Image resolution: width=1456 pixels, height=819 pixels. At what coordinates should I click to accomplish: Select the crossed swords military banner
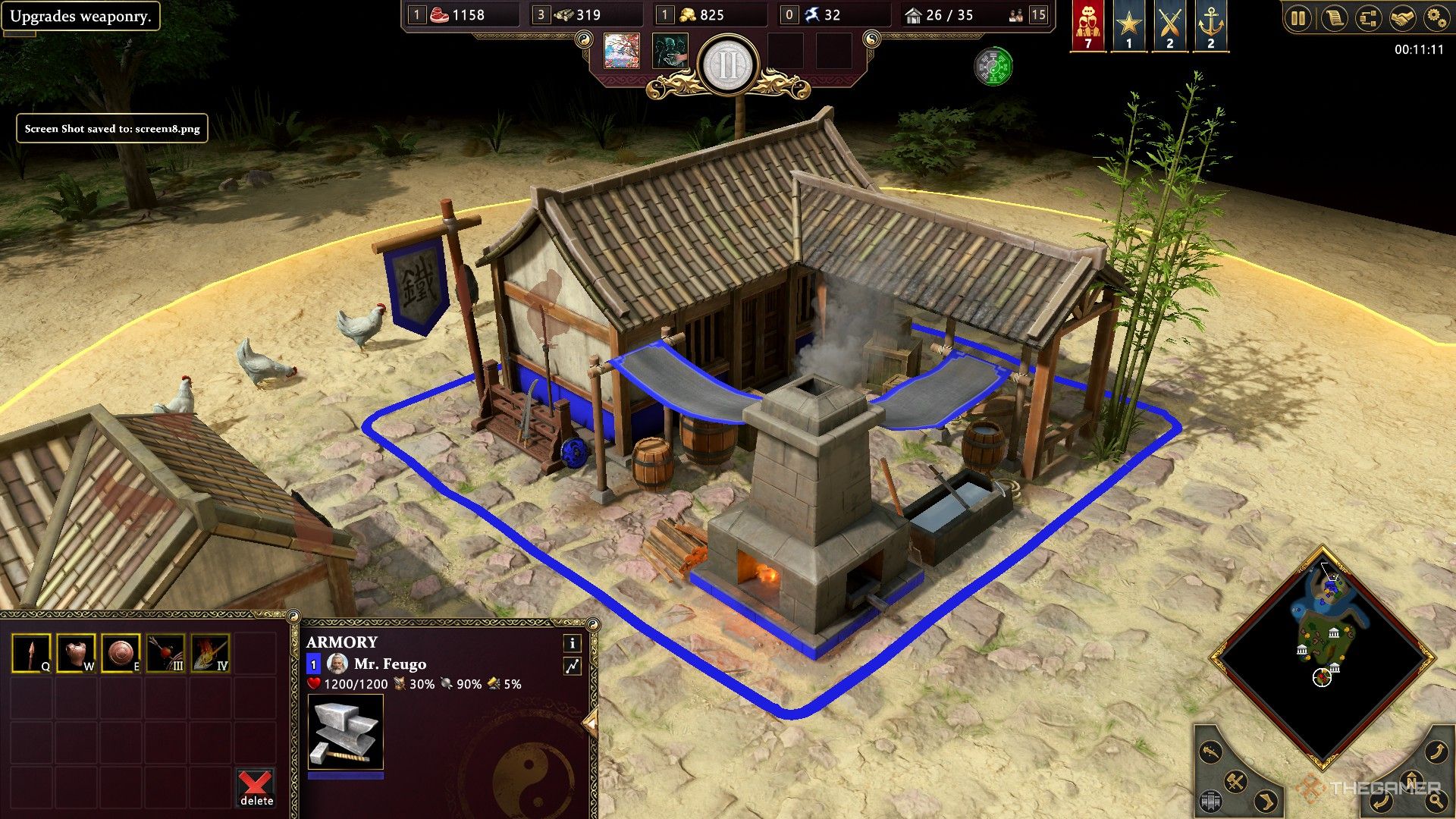[x=1170, y=24]
